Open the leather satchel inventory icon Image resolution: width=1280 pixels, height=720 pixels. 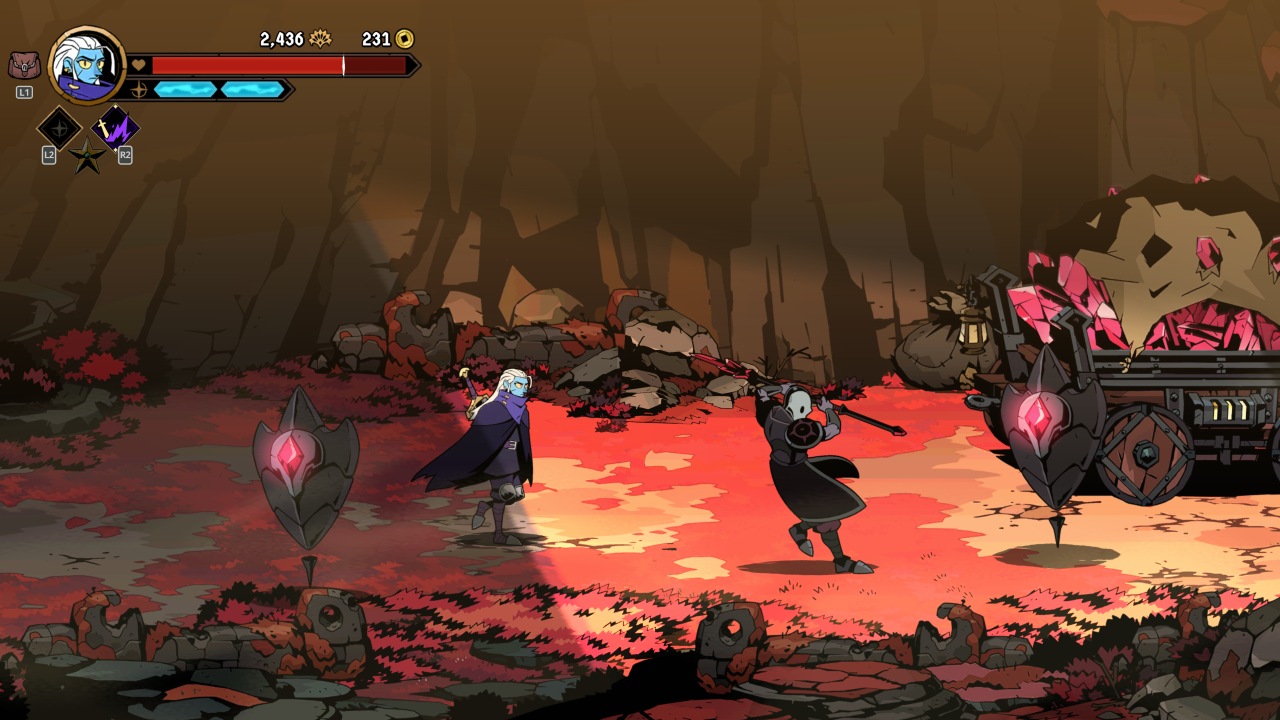point(24,66)
